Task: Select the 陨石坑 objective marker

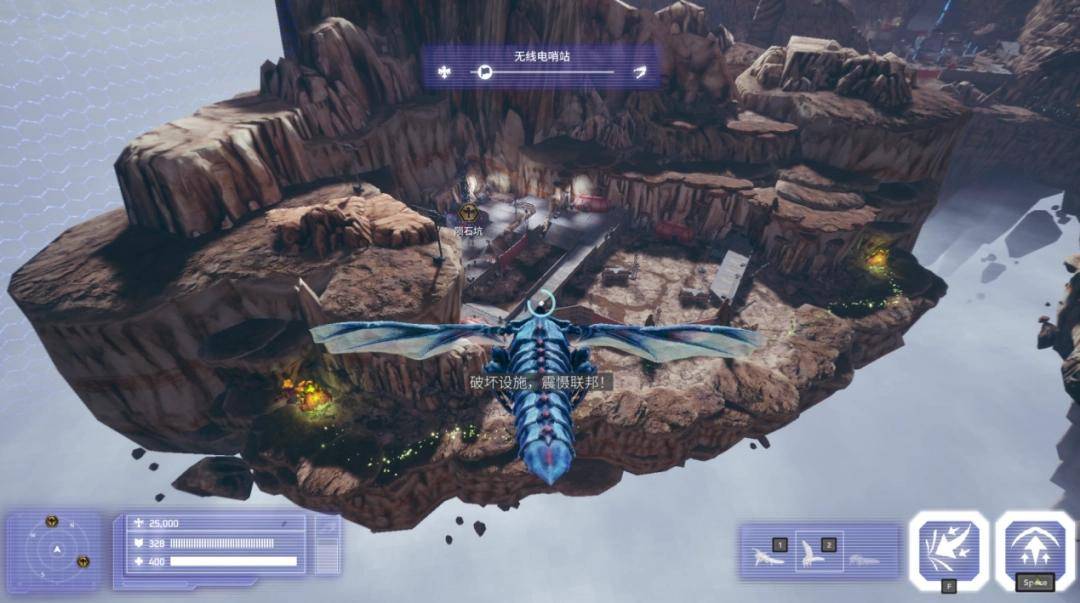Action: click(468, 212)
